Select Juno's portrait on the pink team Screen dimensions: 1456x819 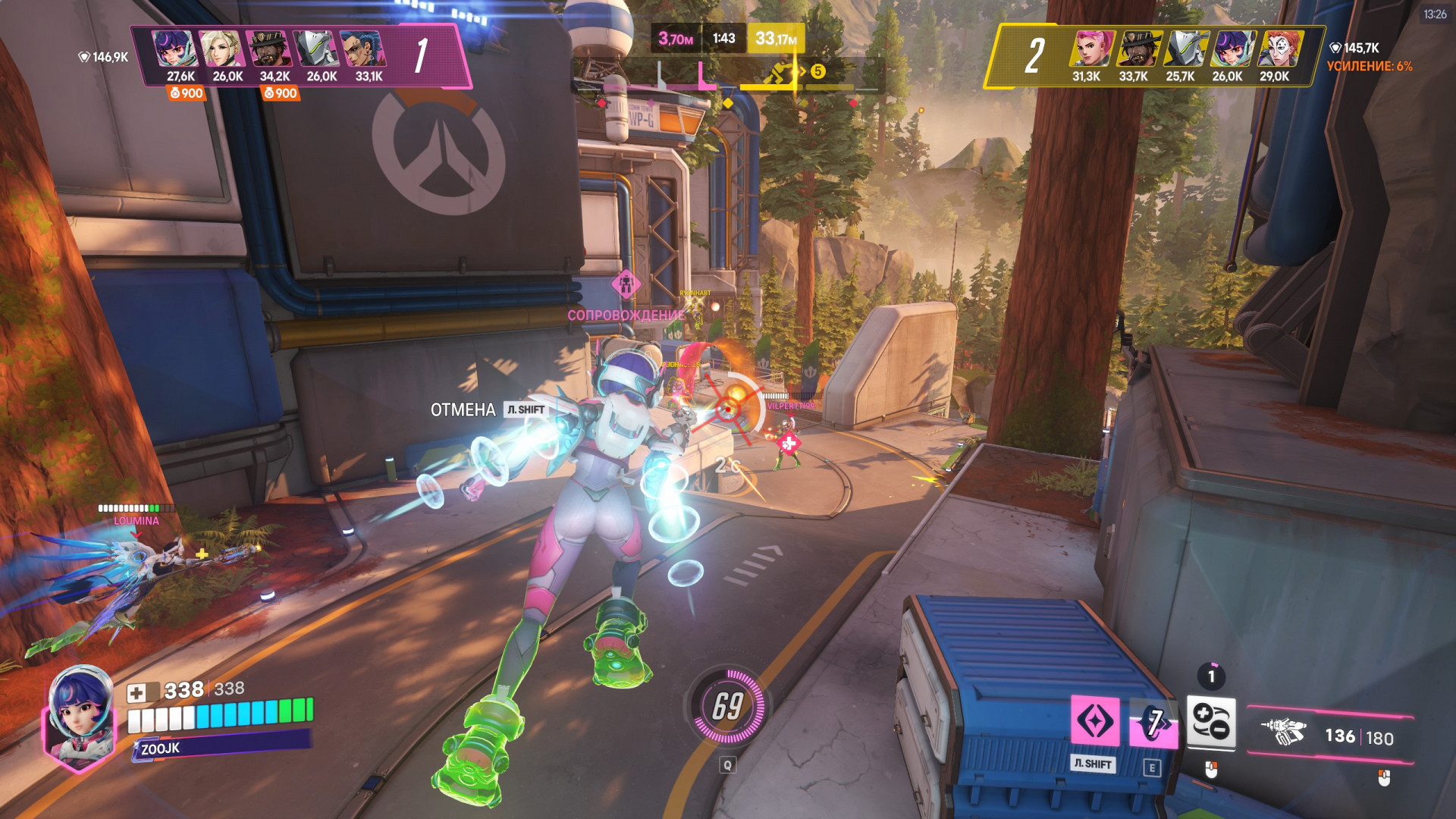tap(174, 49)
